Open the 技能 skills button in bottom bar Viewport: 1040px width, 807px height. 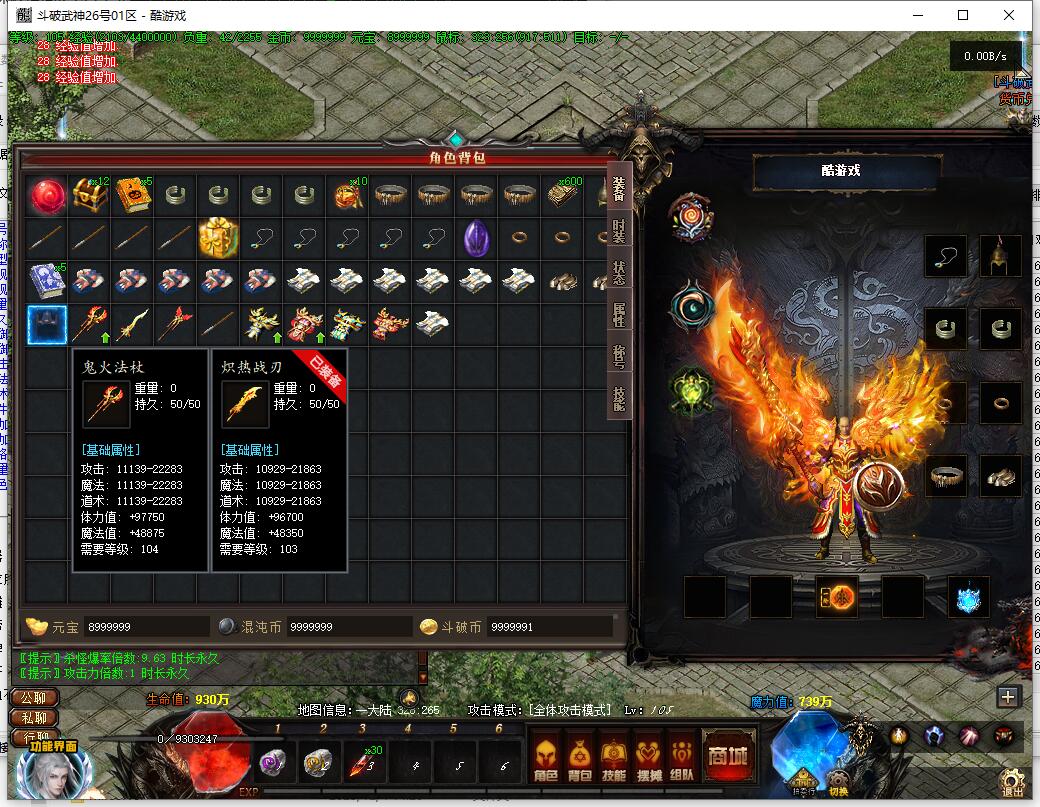[614, 757]
